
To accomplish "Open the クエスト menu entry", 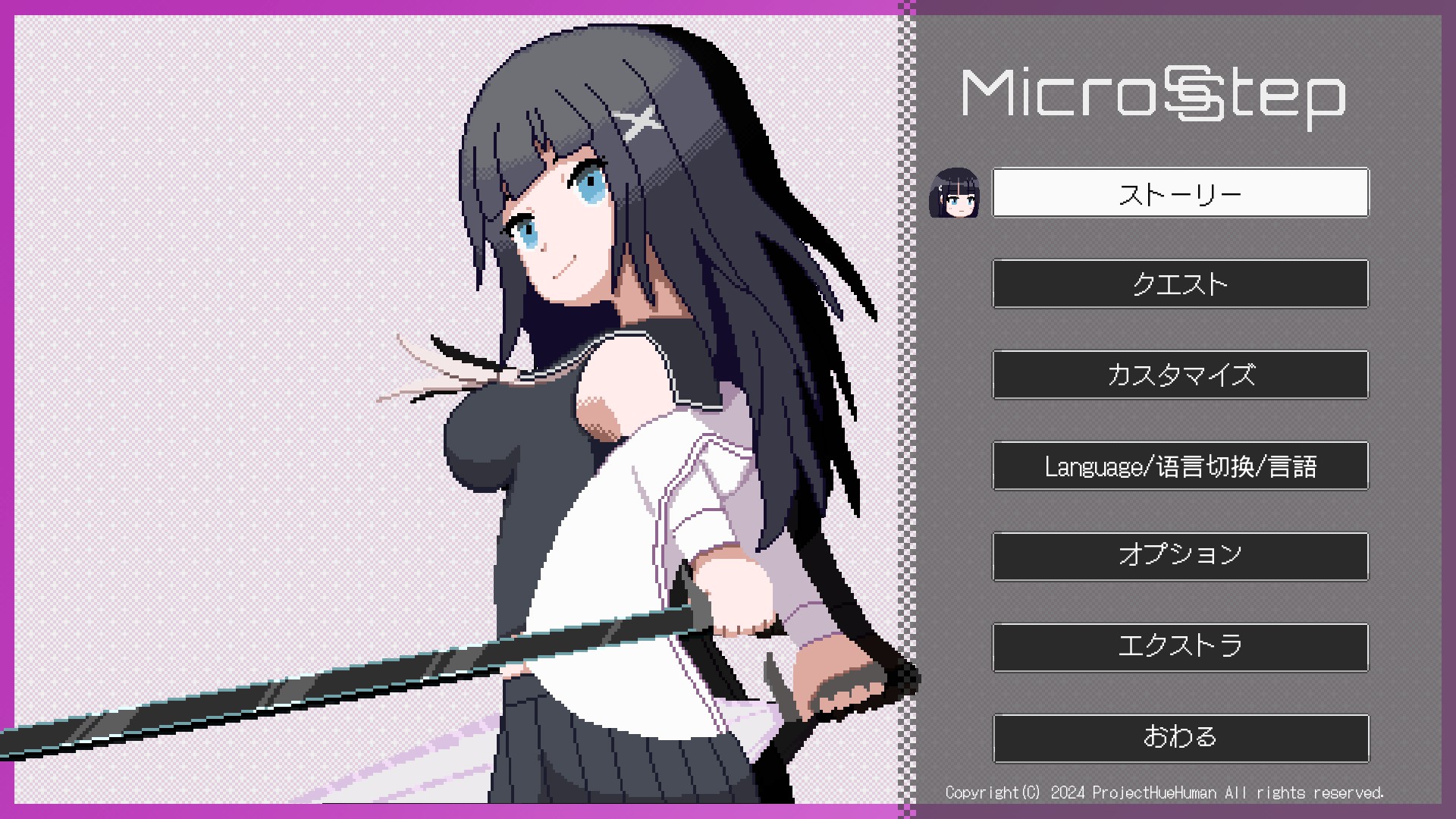I will [x=1180, y=284].
